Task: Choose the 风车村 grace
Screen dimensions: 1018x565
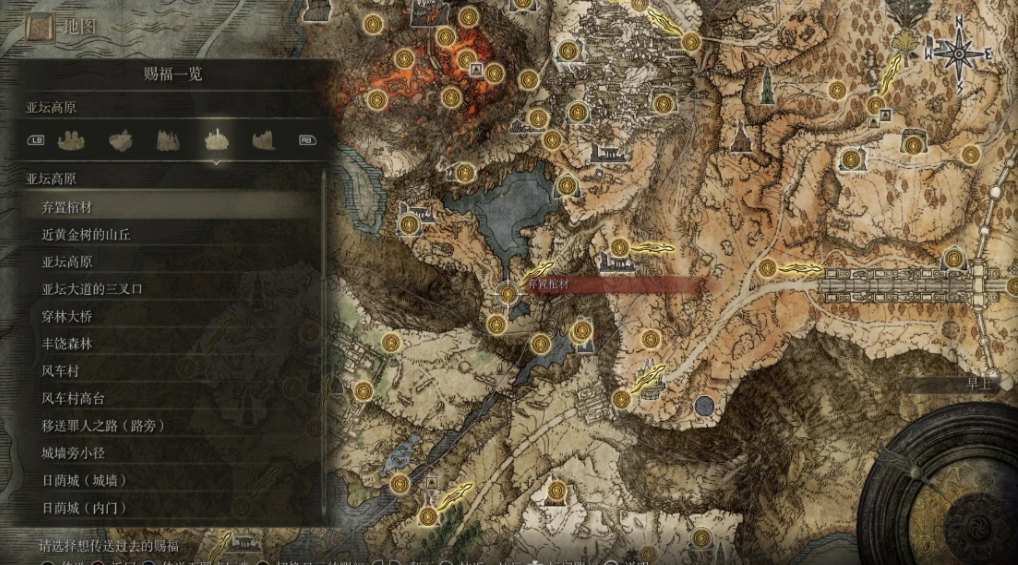Action: tap(170, 371)
